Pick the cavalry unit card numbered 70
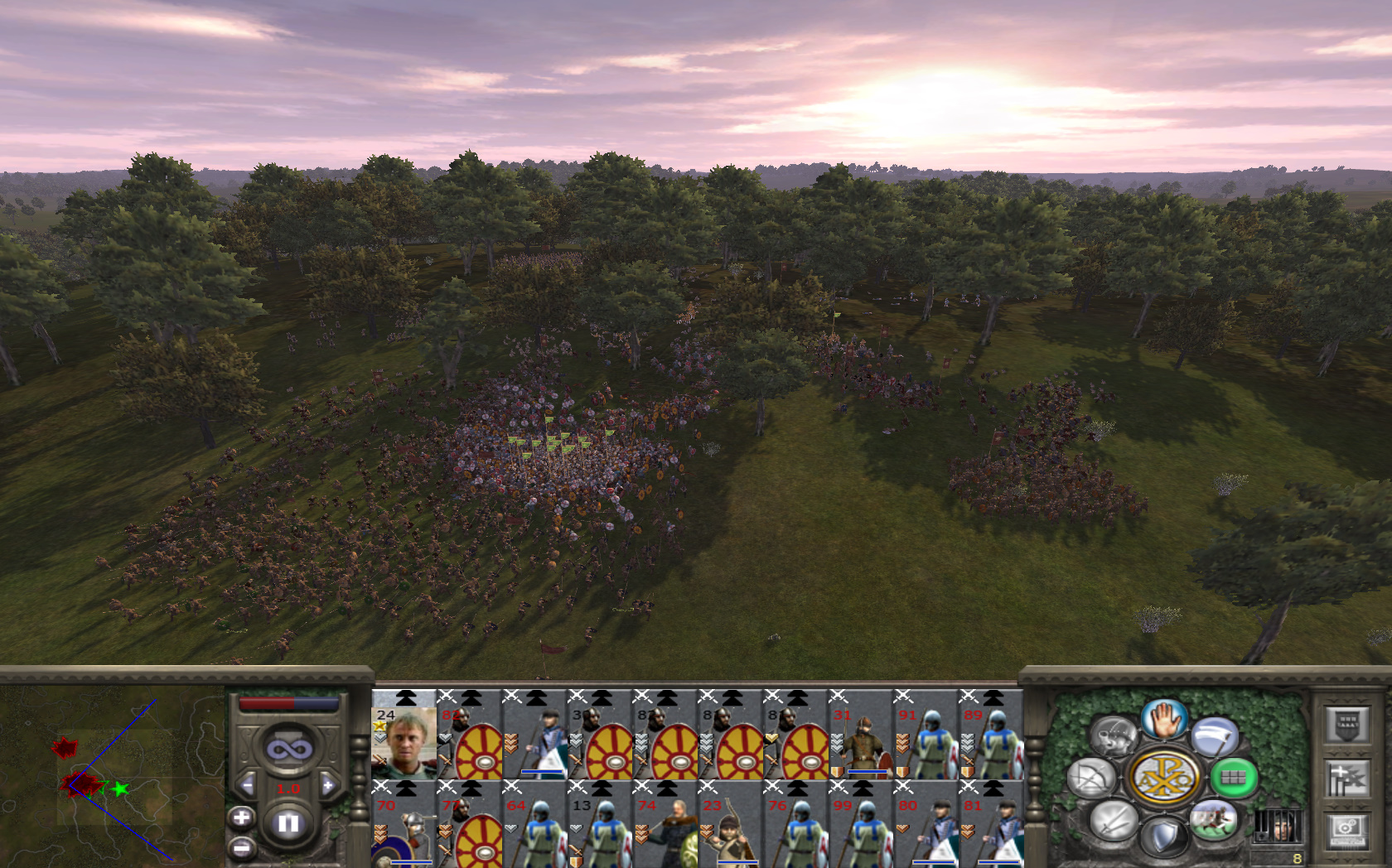The height and width of the screenshot is (868, 1392). point(404,826)
